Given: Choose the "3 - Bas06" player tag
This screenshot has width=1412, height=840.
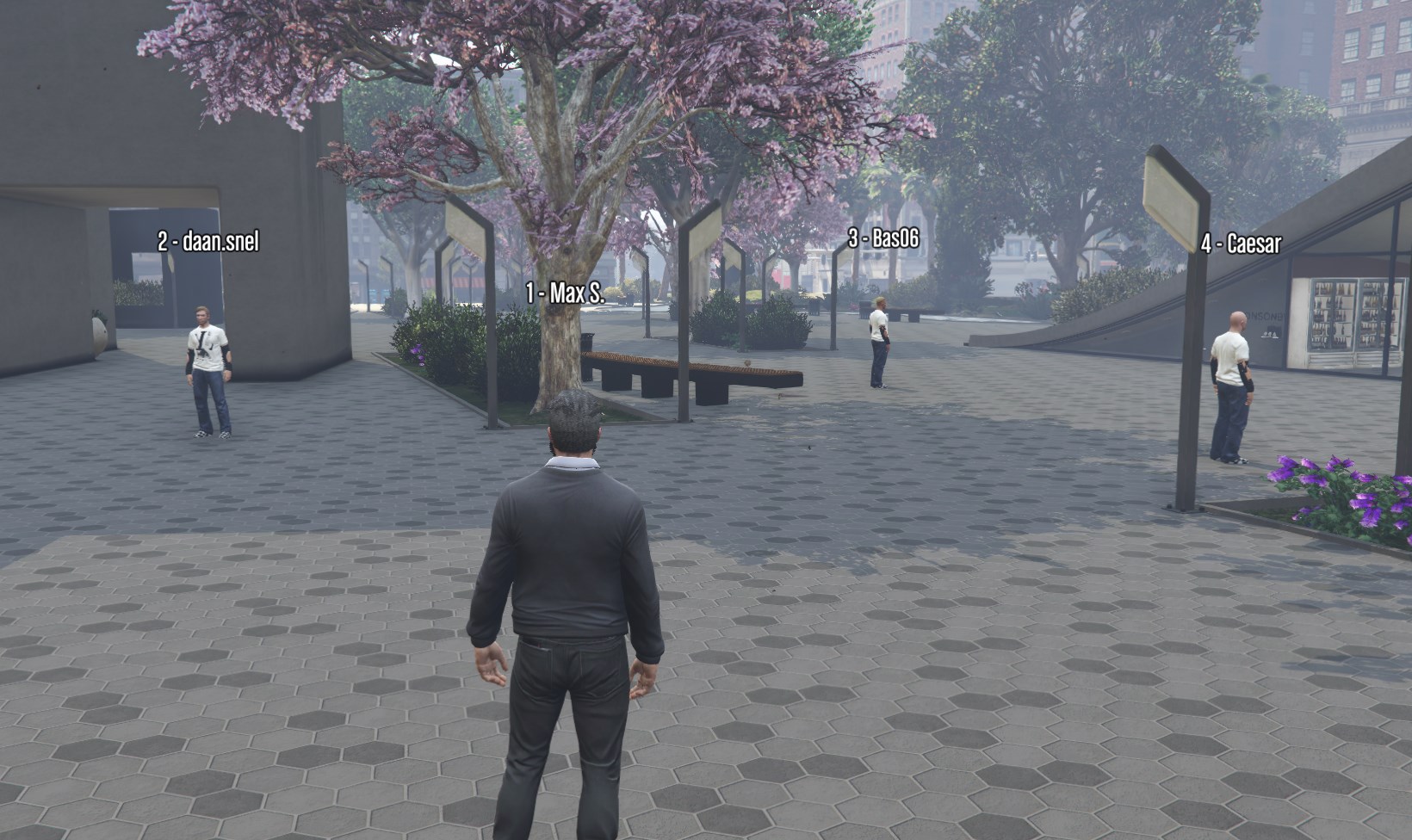Looking at the screenshot, I should pos(883,239).
